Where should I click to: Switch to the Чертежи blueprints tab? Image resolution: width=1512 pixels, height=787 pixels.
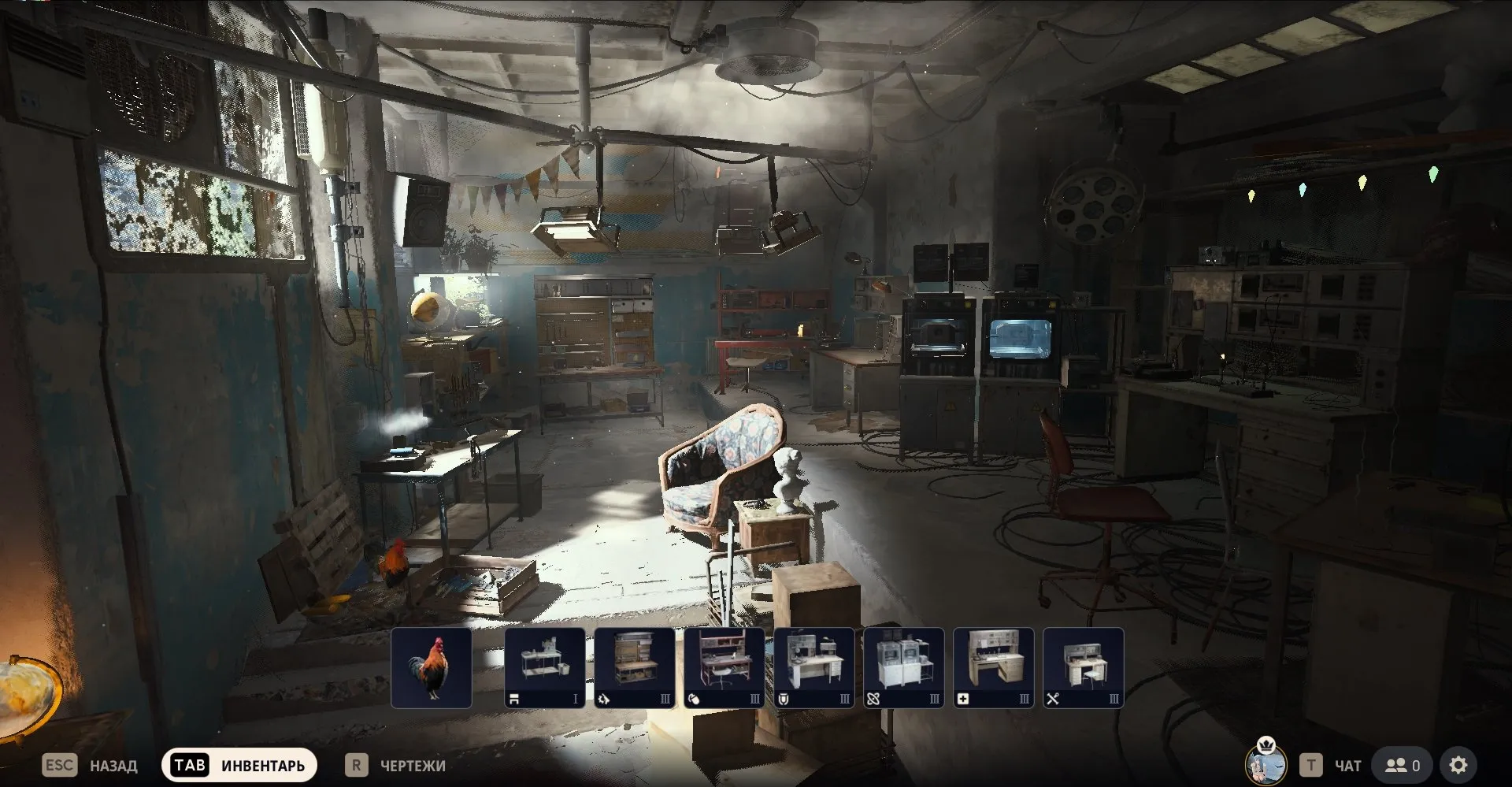396,765
